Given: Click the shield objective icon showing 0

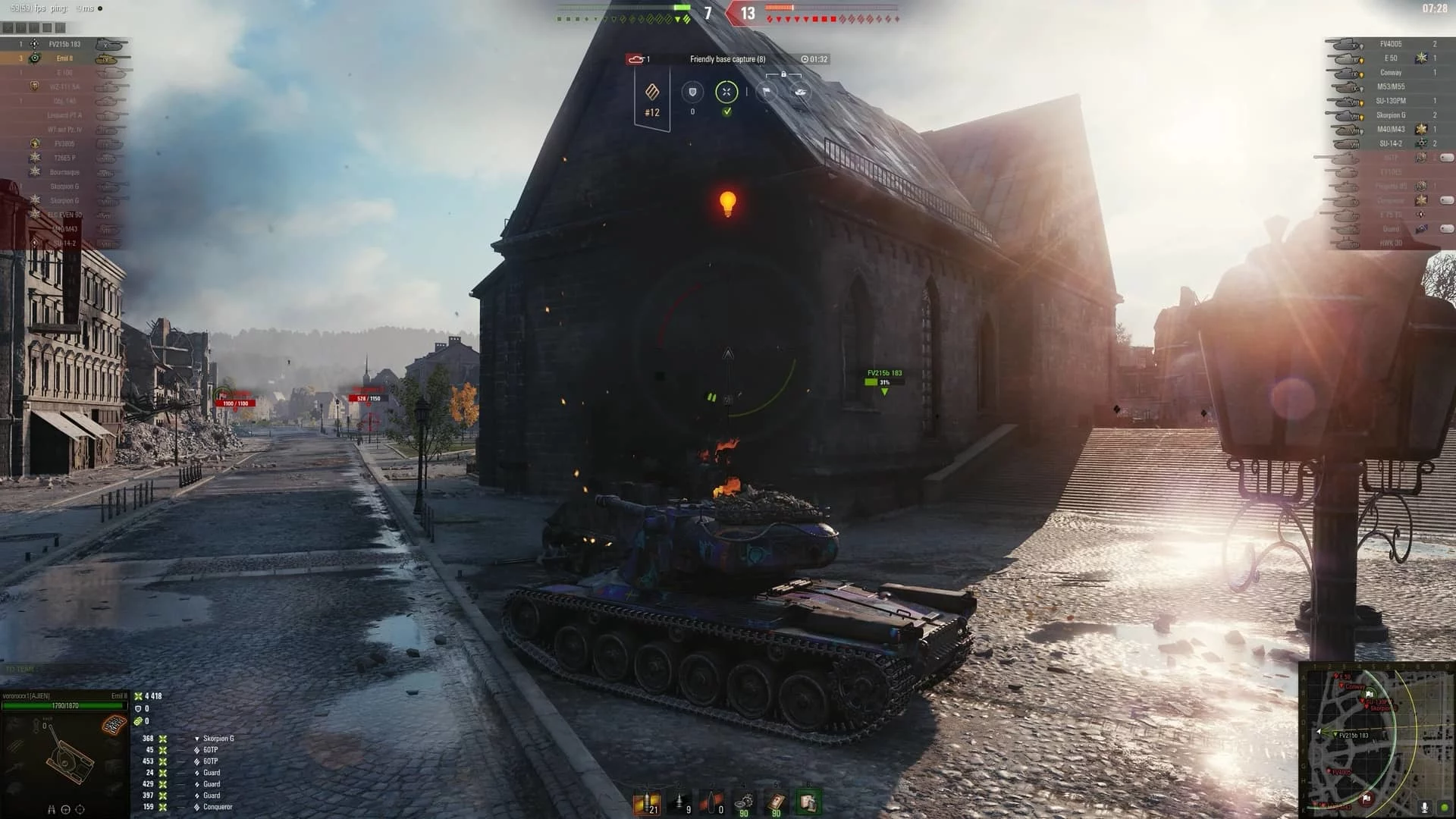Looking at the screenshot, I should (x=692, y=93).
